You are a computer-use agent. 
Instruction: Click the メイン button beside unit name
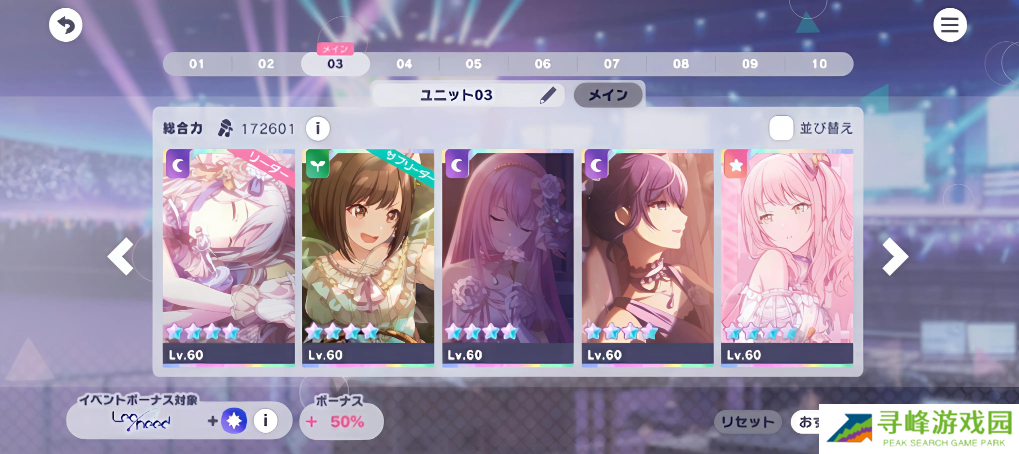(x=607, y=96)
